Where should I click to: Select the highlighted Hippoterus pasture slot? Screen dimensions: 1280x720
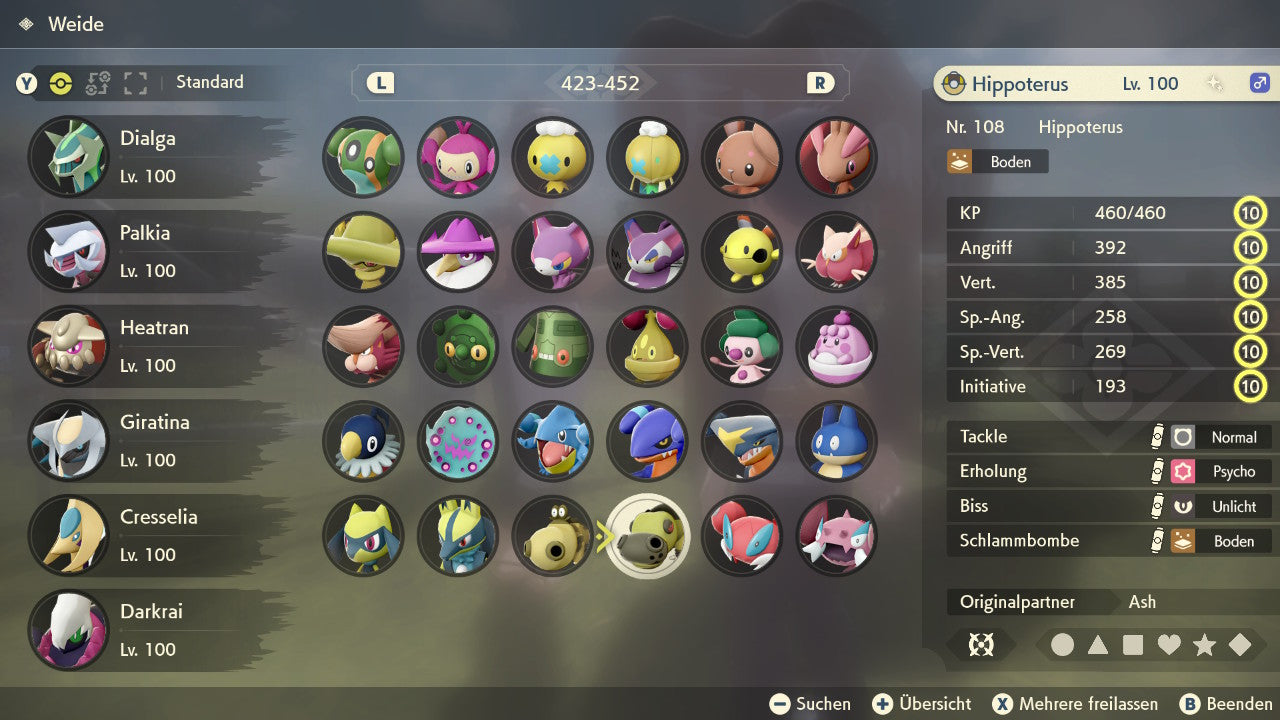(x=648, y=536)
